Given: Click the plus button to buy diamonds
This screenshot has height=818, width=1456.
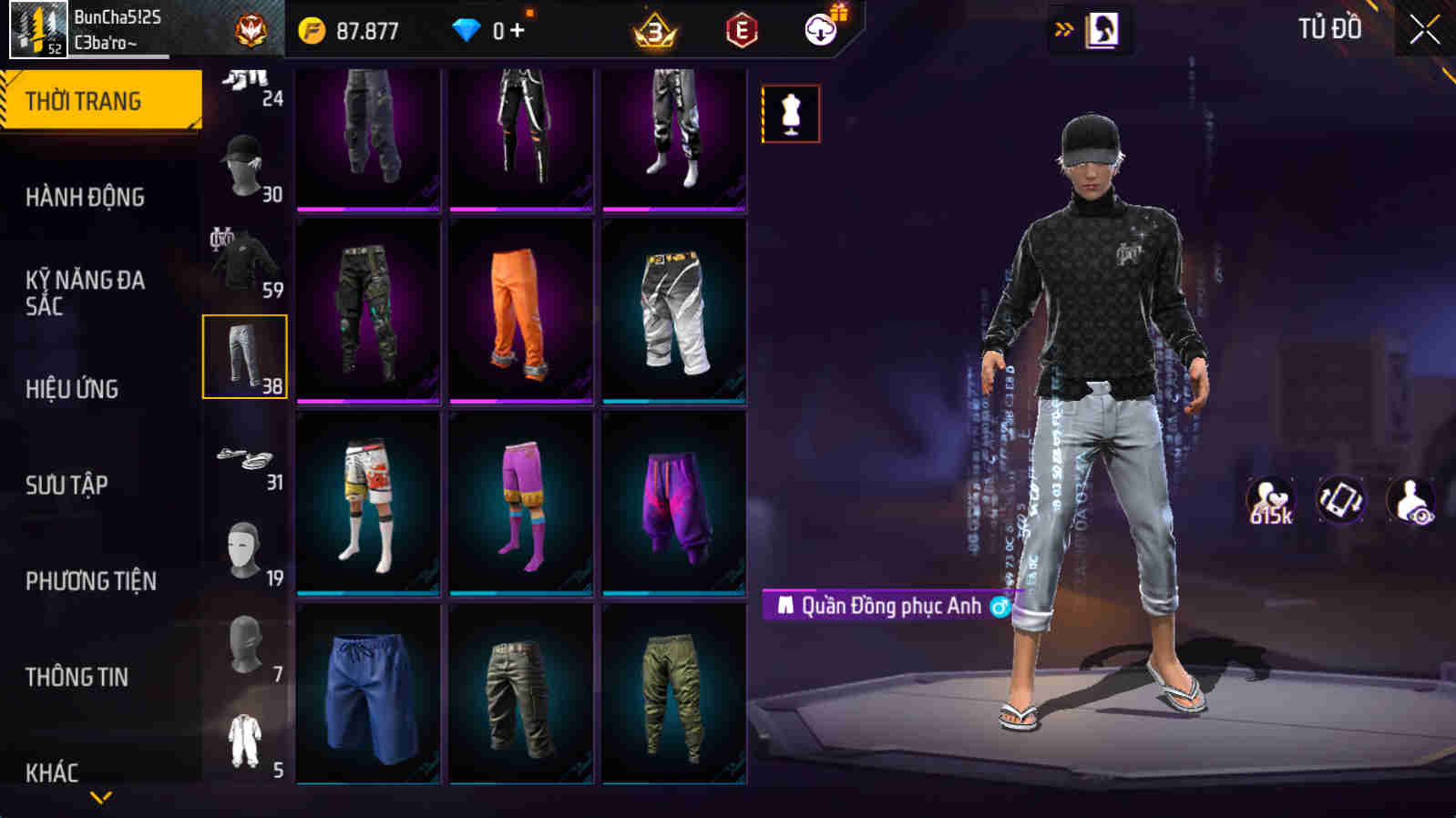Looking at the screenshot, I should 518,30.
